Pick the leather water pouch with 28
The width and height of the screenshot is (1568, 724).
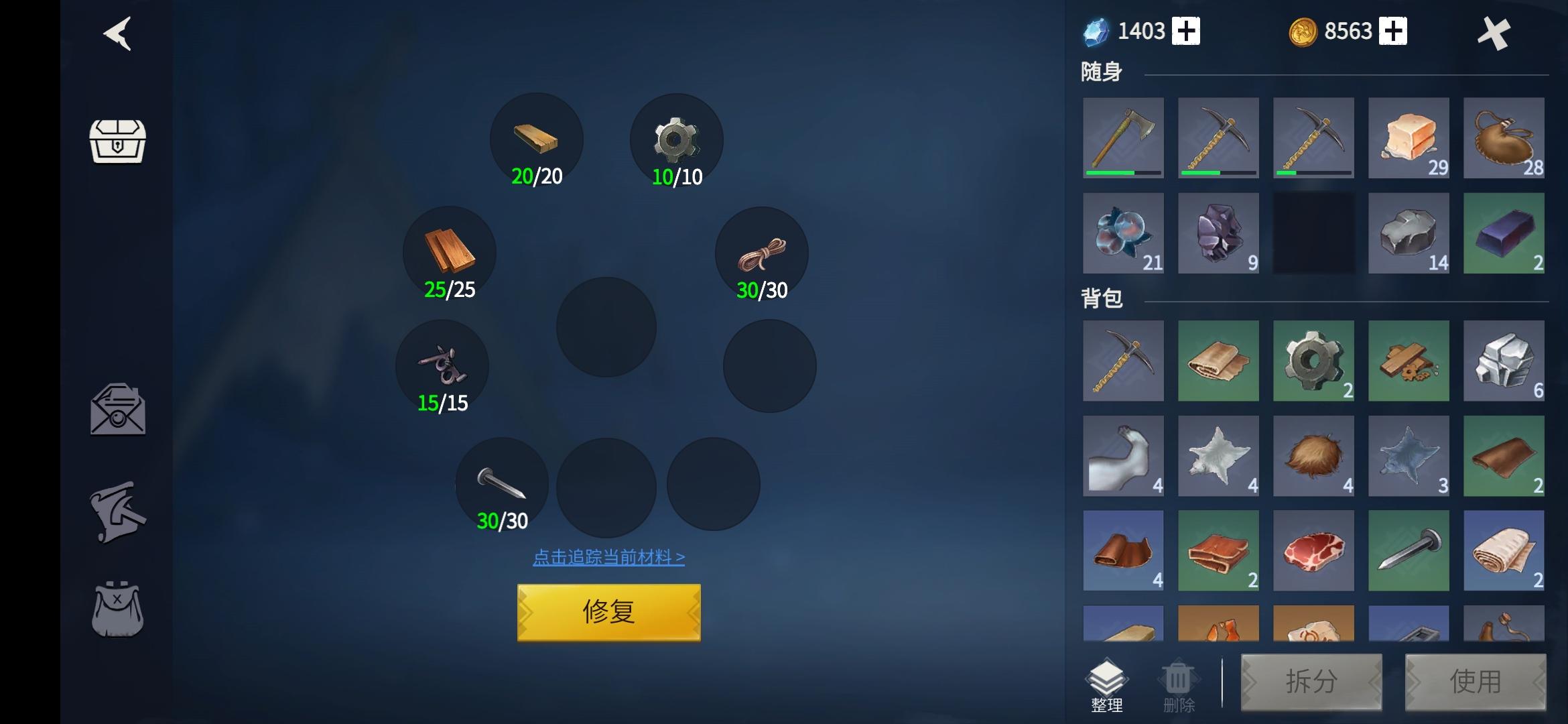(x=1503, y=137)
